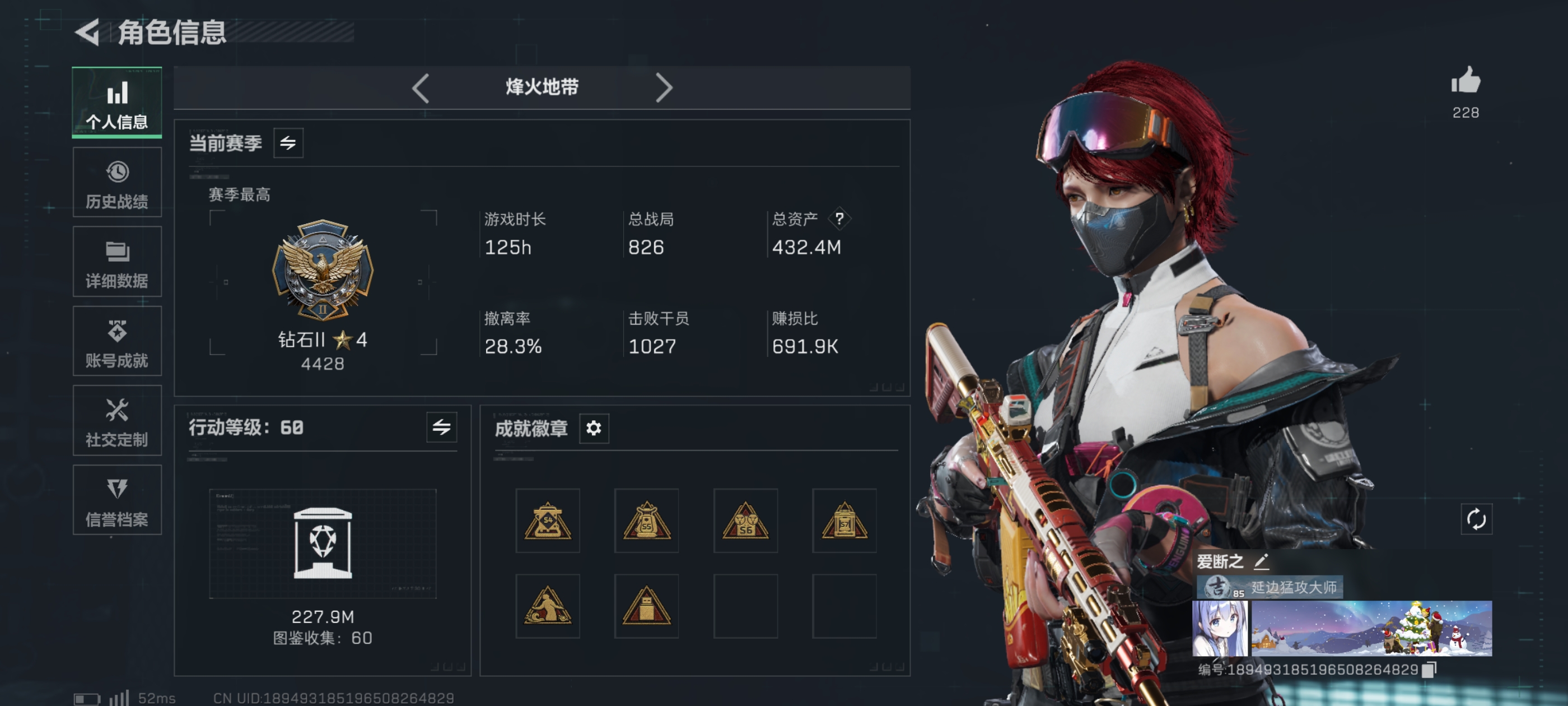Viewport: 1568px width, 706px height.
Task: Open the 成就徽章 settings gear
Action: 594,428
